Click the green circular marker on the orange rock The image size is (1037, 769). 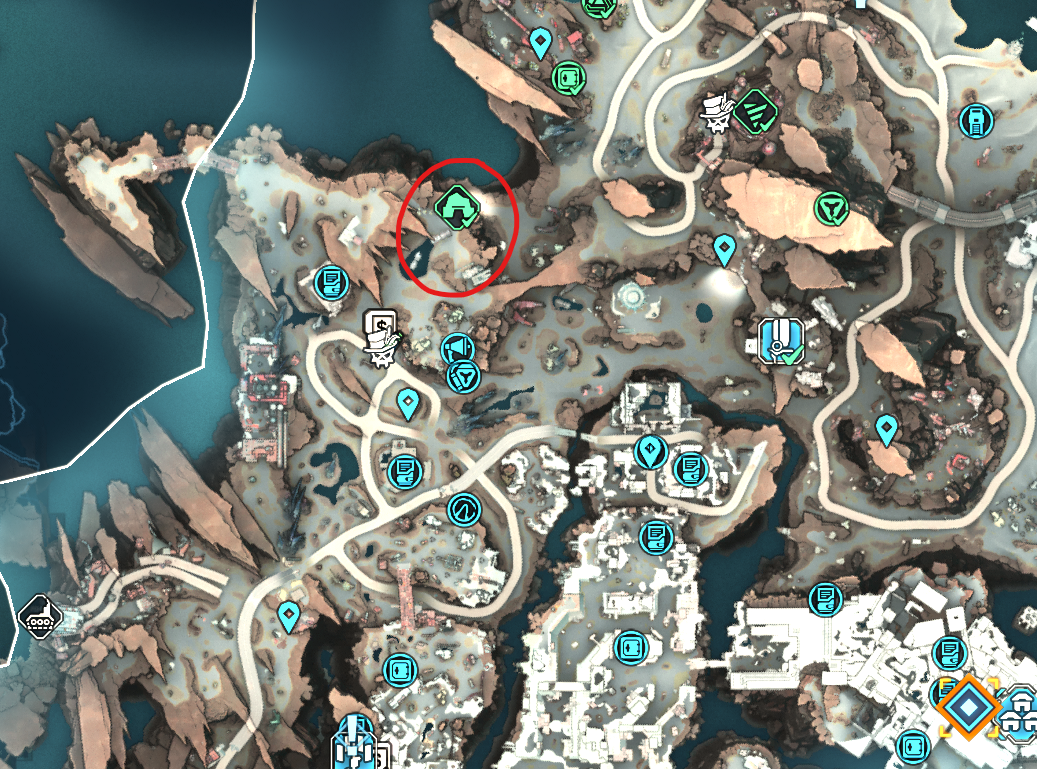[830, 208]
